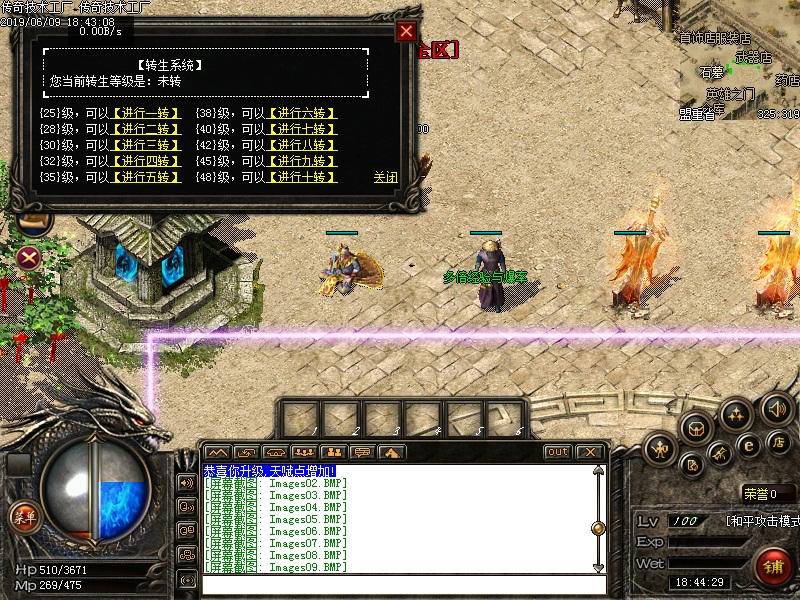Click the round red X button on left edge

tap(28, 257)
